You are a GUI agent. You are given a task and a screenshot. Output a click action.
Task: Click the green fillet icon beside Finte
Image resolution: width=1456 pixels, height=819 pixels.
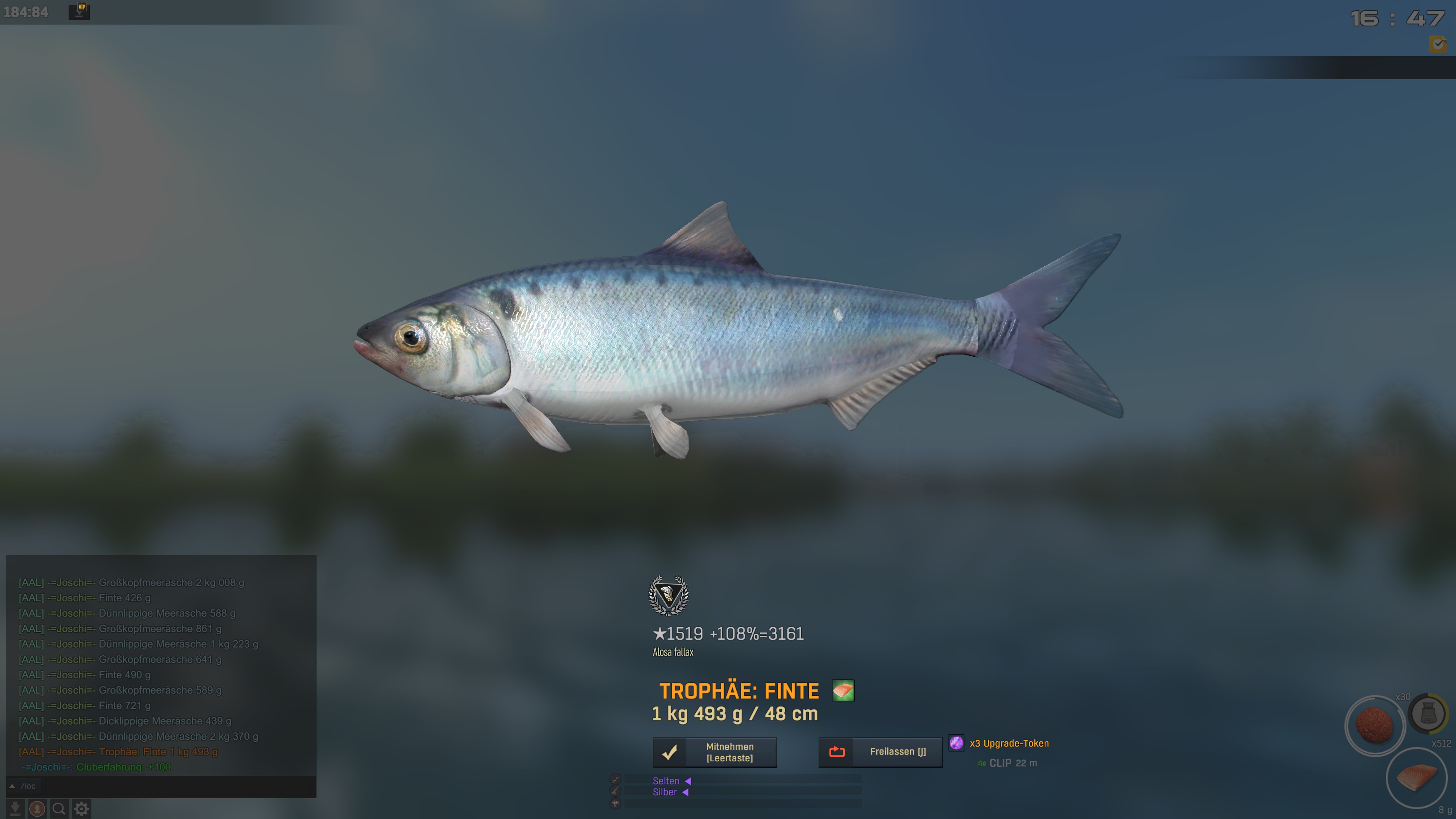(843, 691)
